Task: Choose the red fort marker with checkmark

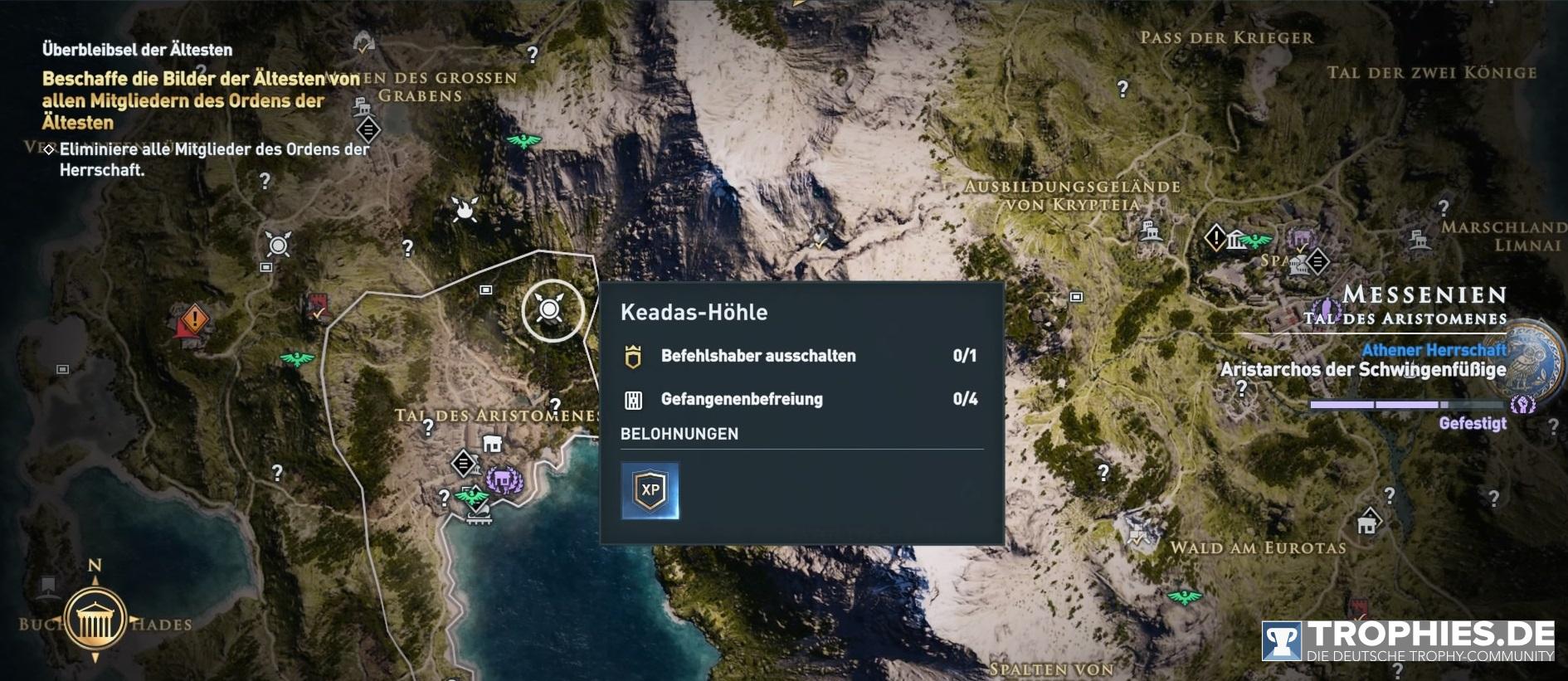Action: click(317, 305)
